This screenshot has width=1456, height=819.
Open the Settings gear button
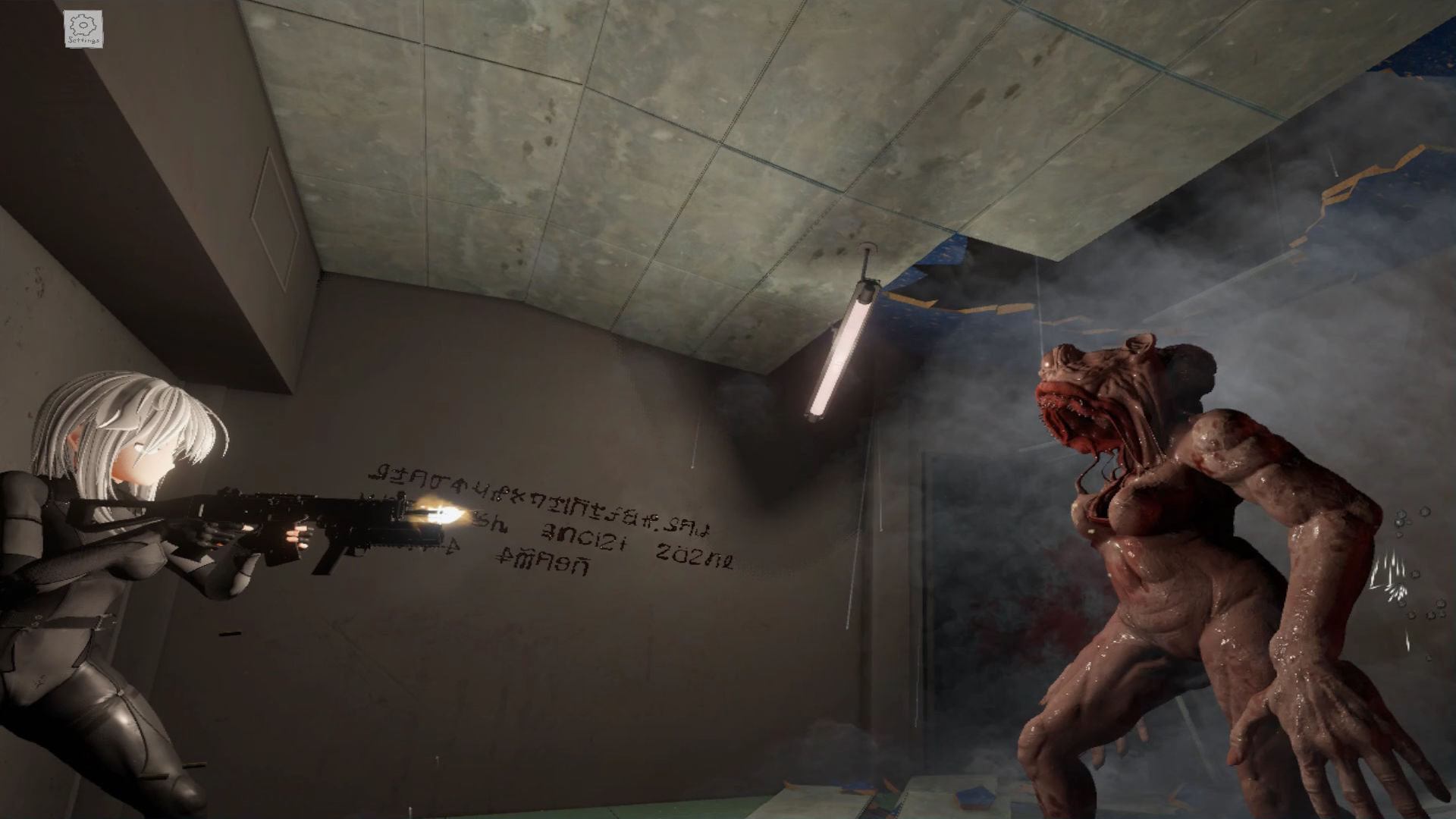coord(83,30)
